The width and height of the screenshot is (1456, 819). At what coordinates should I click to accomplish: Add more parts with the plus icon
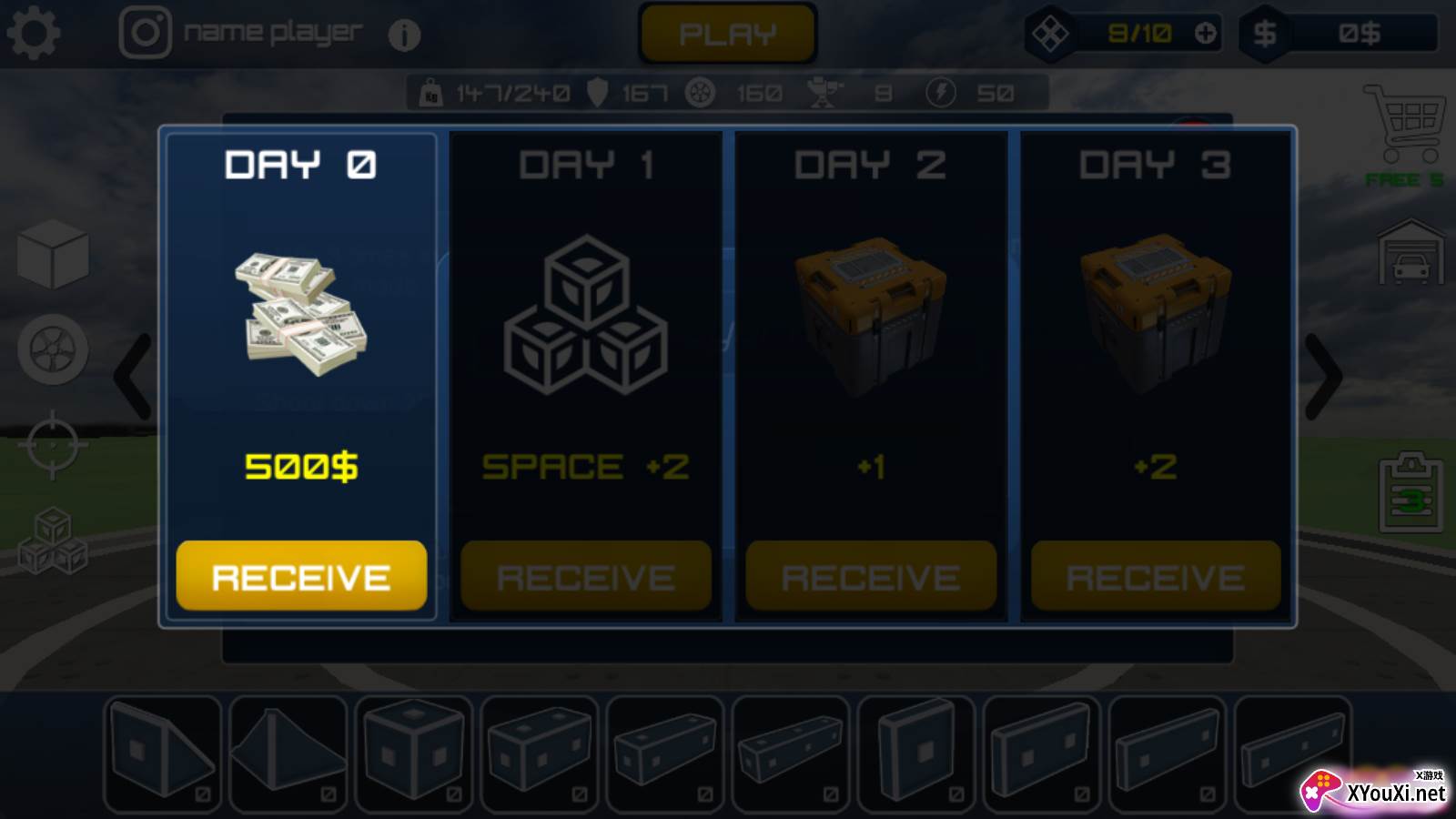click(1205, 34)
